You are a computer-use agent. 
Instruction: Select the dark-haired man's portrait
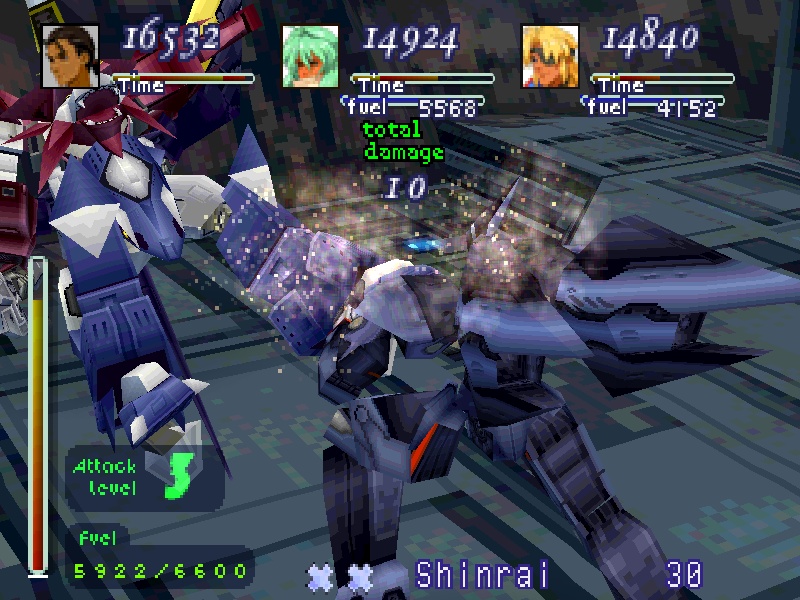(70, 55)
